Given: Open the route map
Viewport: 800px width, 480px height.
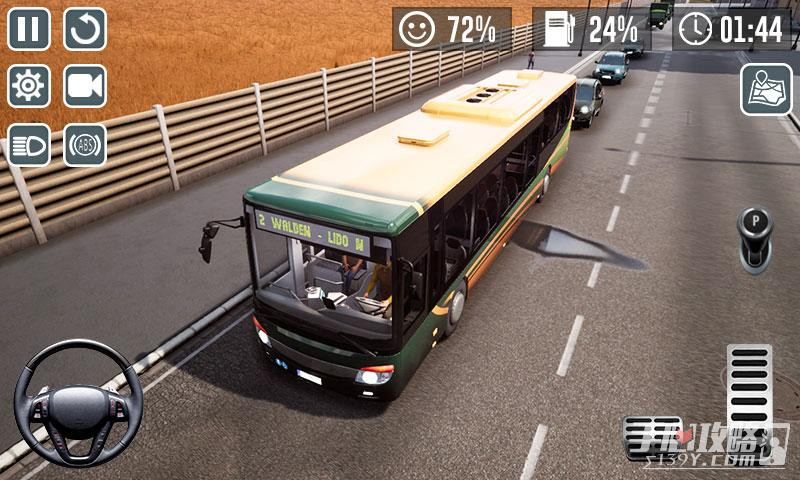Looking at the screenshot, I should click(x=765, y=90).
